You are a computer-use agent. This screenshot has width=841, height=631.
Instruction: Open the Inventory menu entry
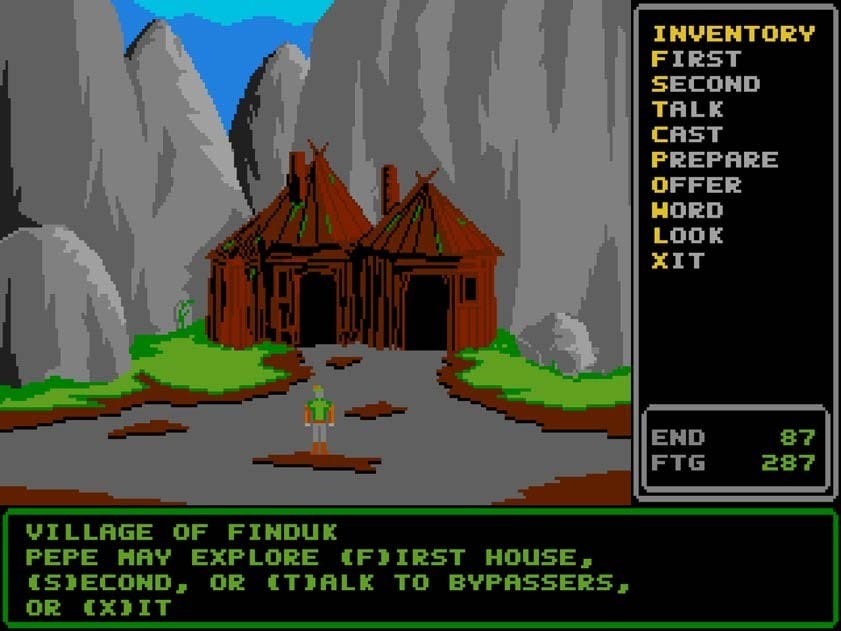click(733, 34)
